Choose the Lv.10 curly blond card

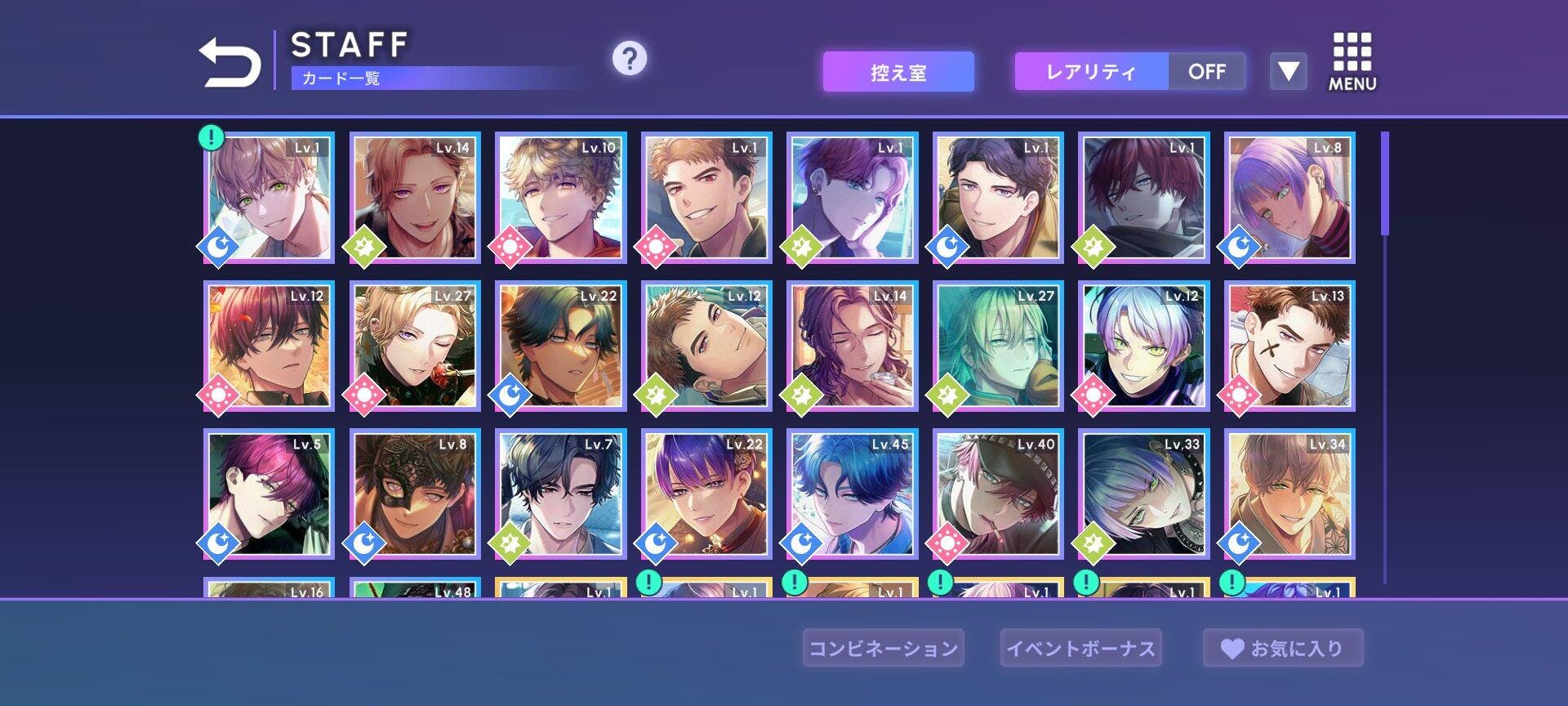[x=560, y=198]
